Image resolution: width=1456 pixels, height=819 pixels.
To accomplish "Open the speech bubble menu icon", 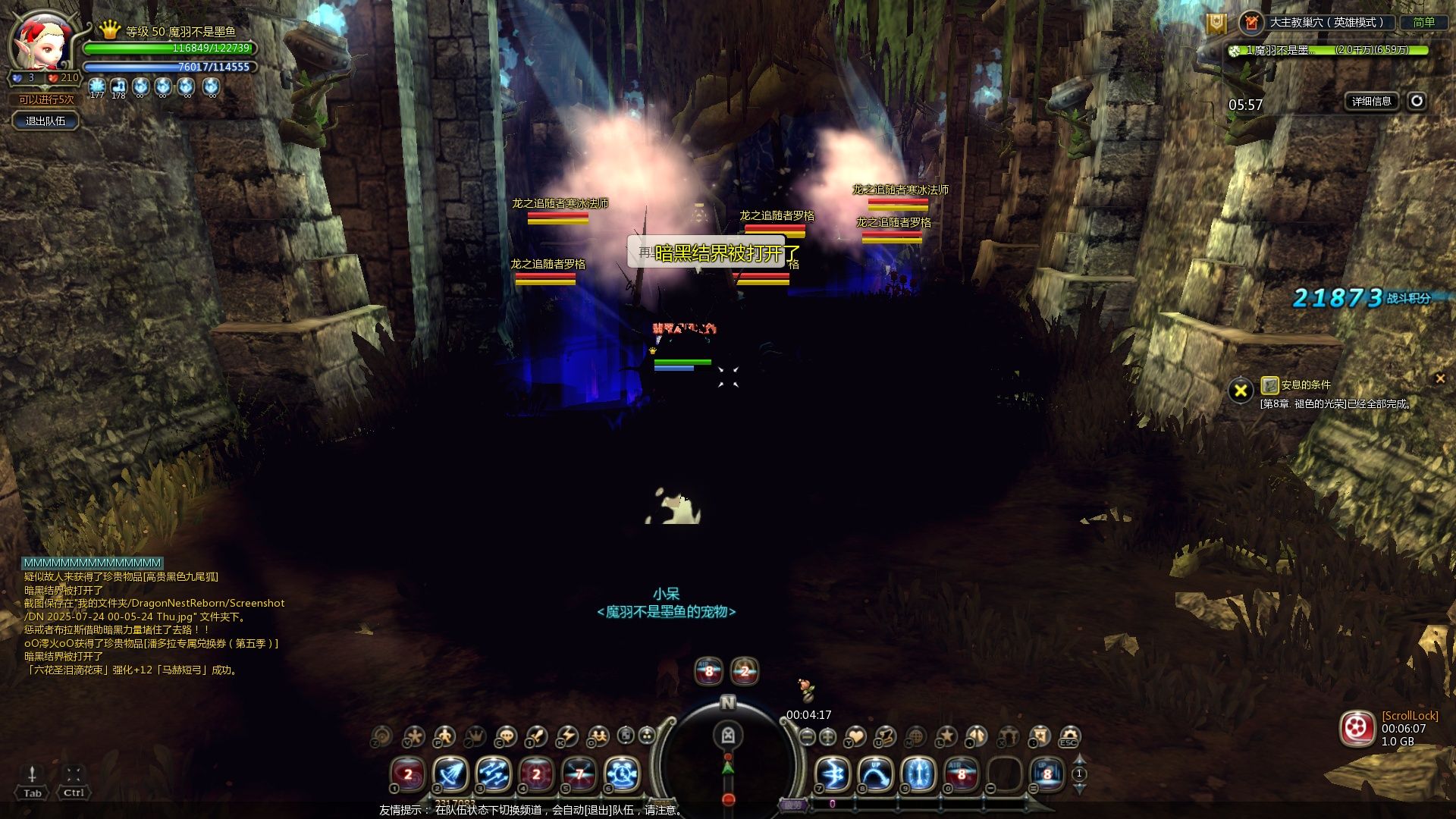I will tap(505, 736).
